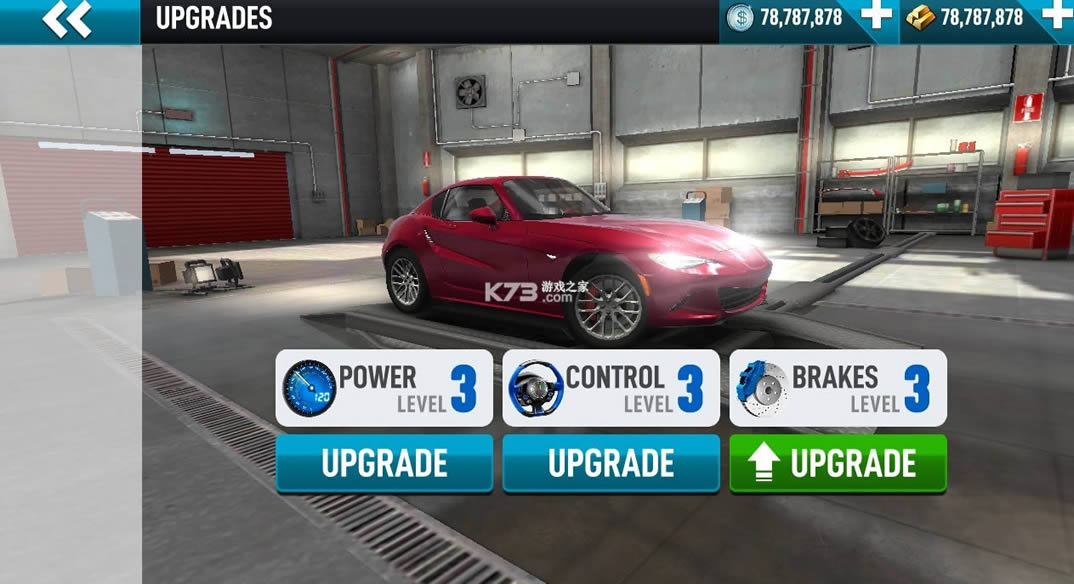Select the Power Level 3 panel

(x=384, y=388)
